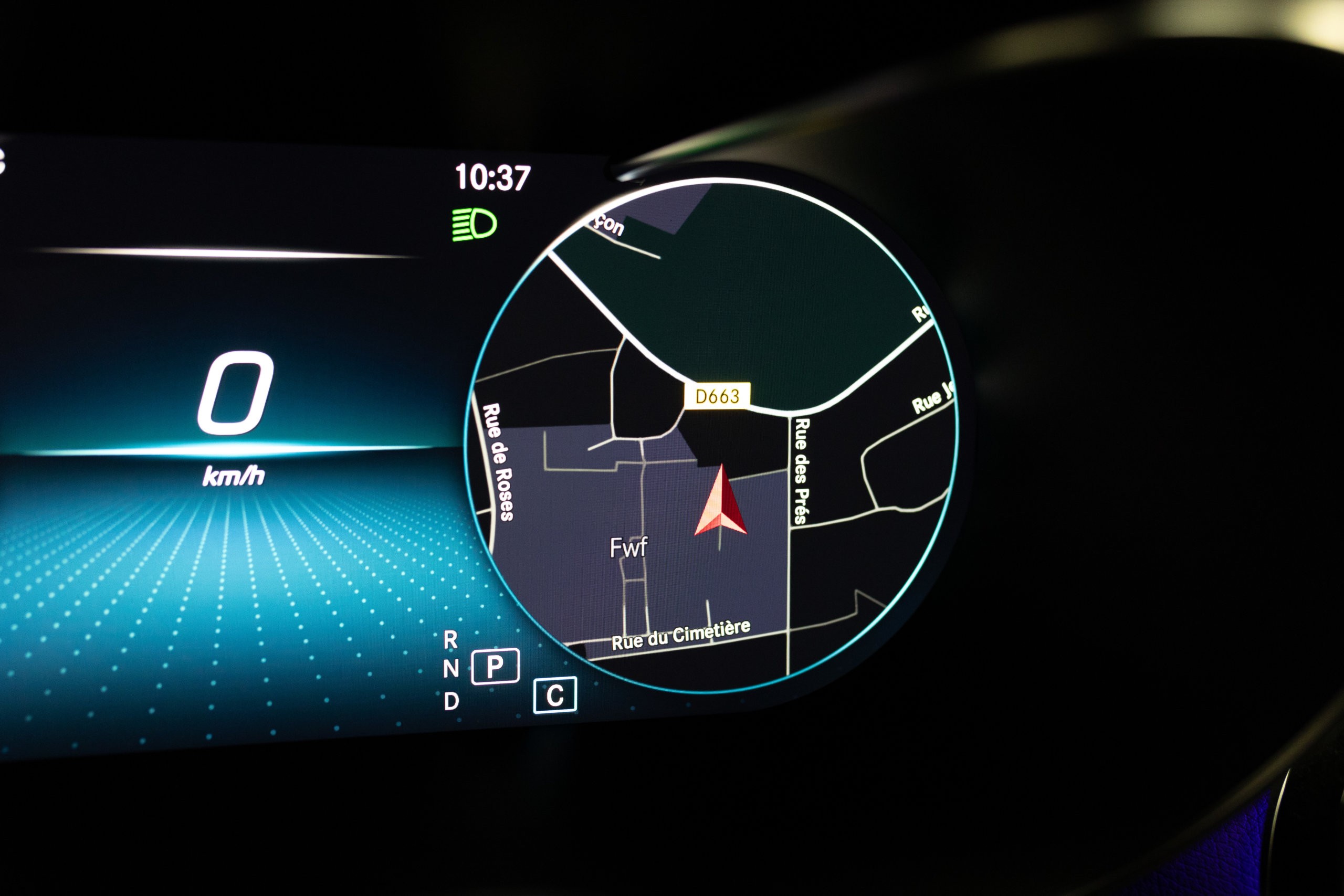
Task: Select the boxed P gear indicator
Action: point(495,666)
